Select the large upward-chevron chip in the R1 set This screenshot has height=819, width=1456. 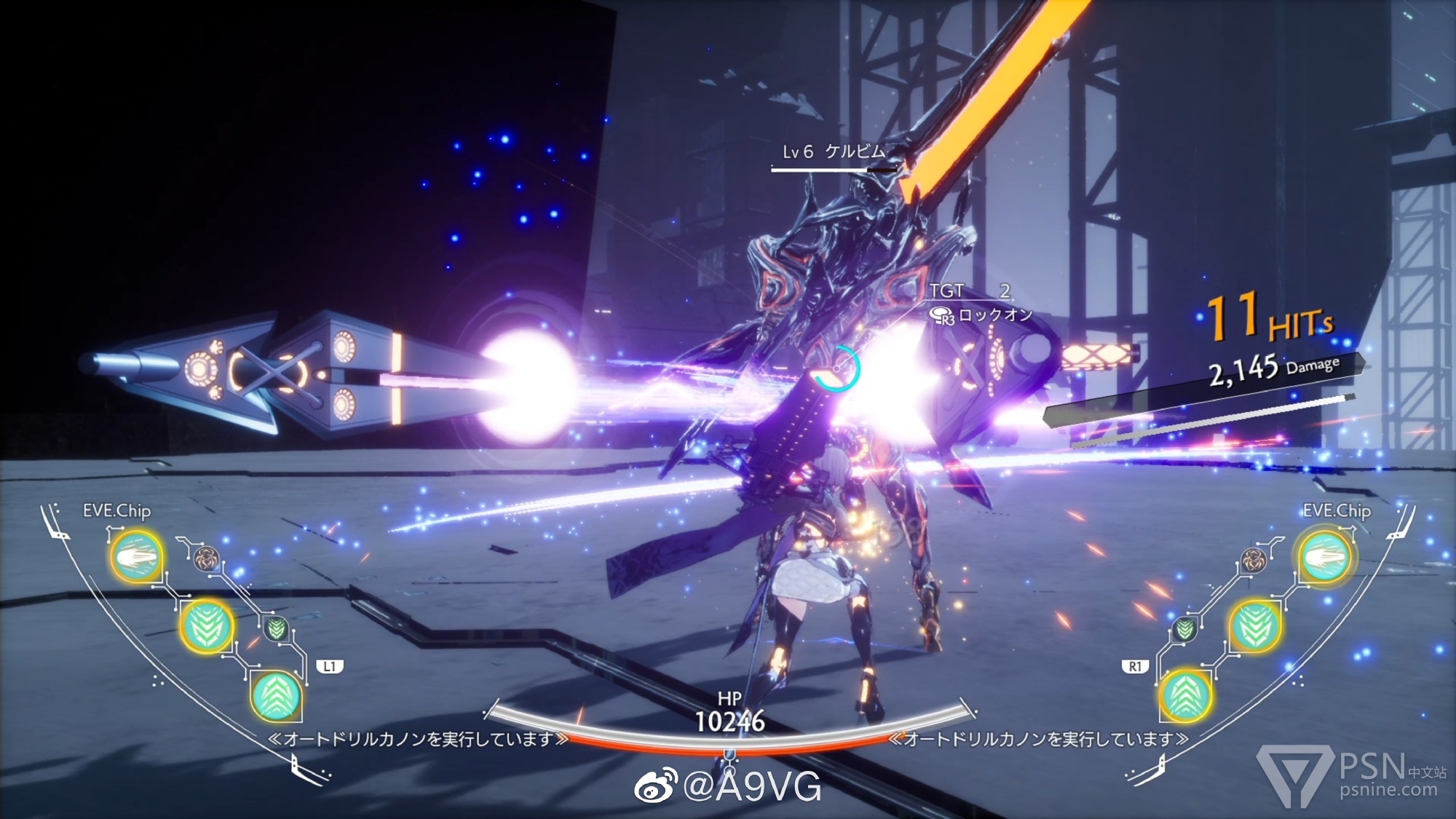tap(1185, 696)
